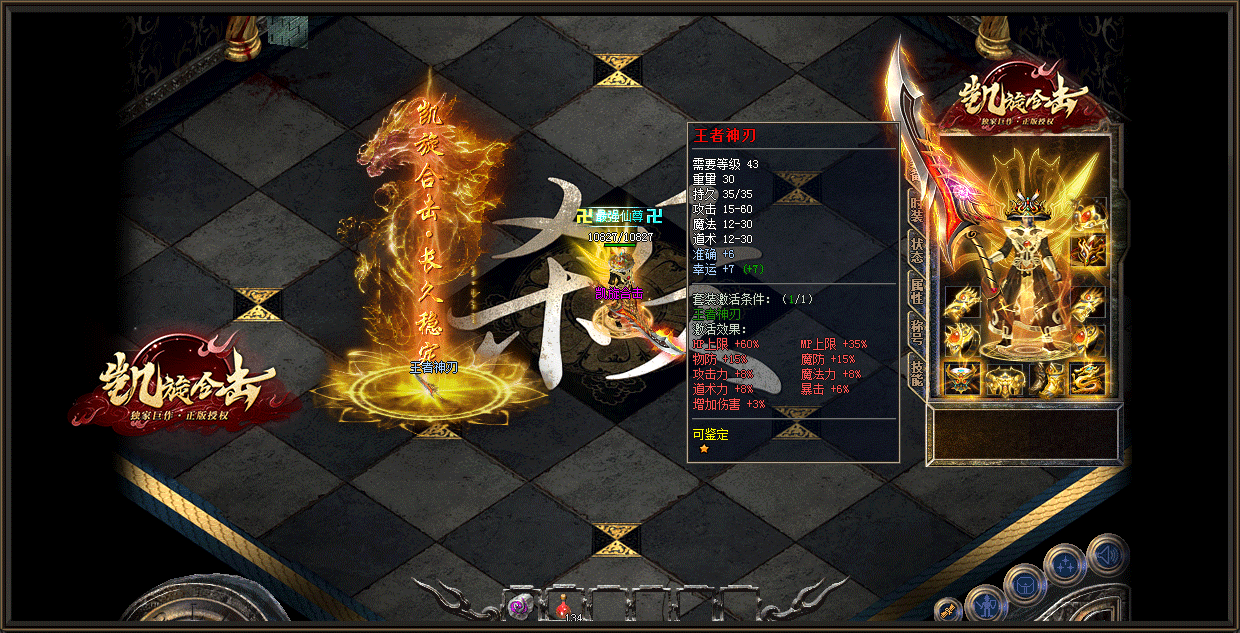Select the 属性 attributes tab
The height and width of the screenshot is (633, 1240).
tap(915, 291)
